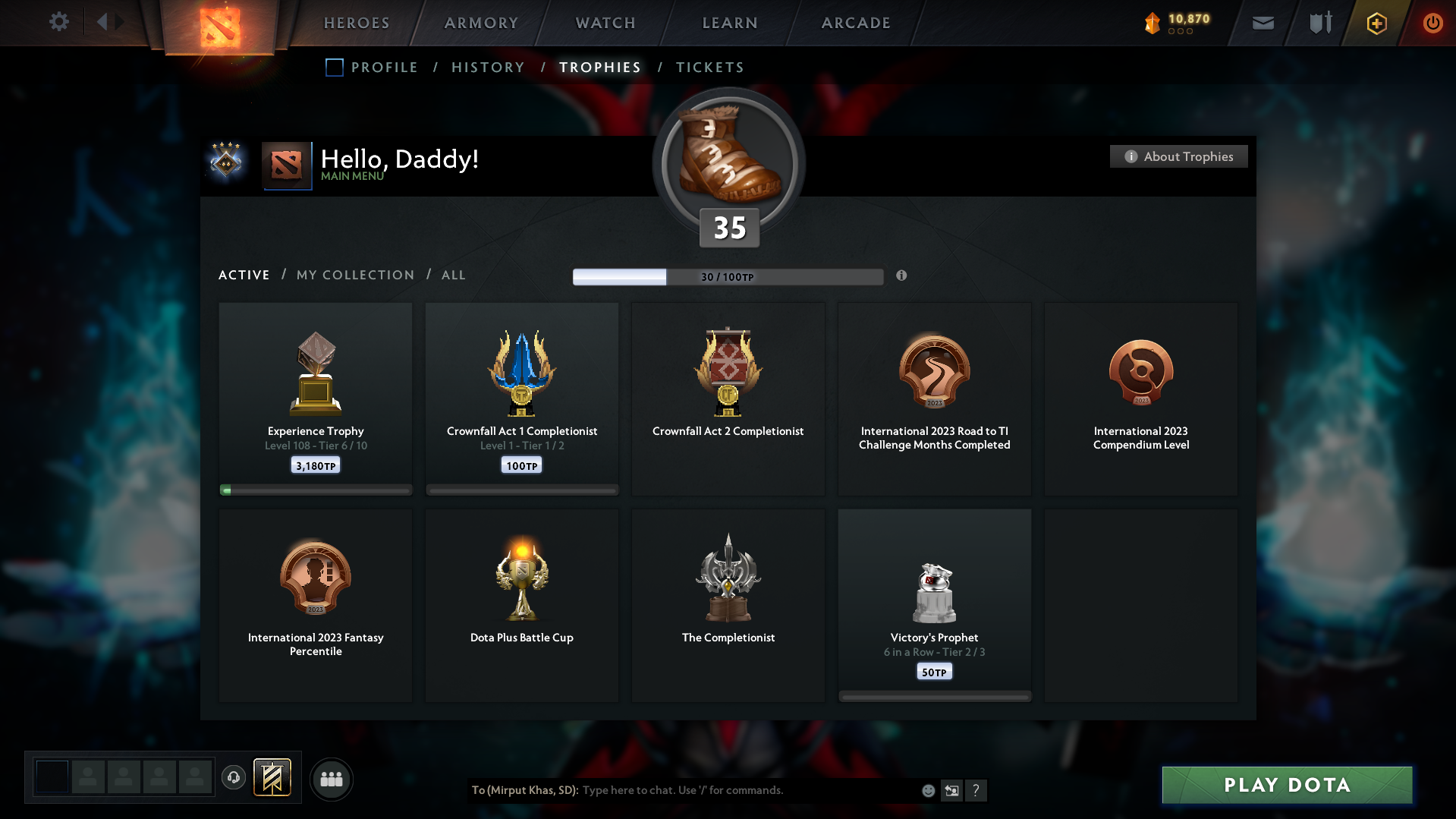Open the settings gear icon

pyautogui.click(x=59, y=22)
